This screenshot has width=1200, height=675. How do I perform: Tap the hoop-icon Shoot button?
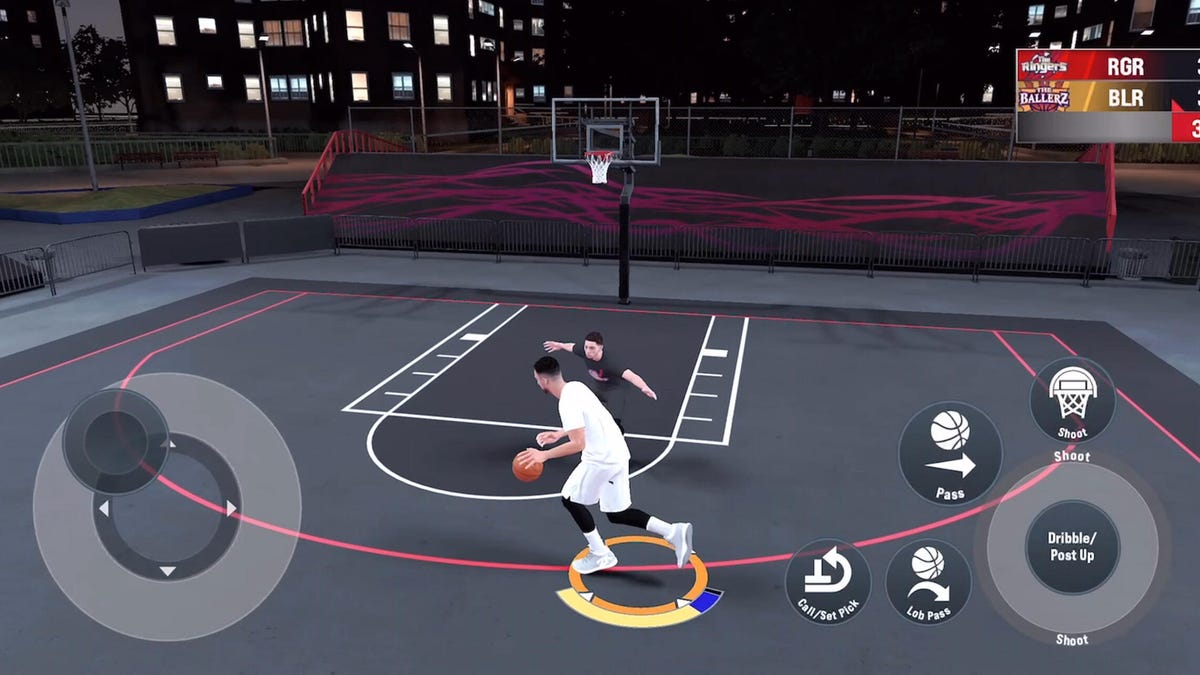coord(1072,399)
